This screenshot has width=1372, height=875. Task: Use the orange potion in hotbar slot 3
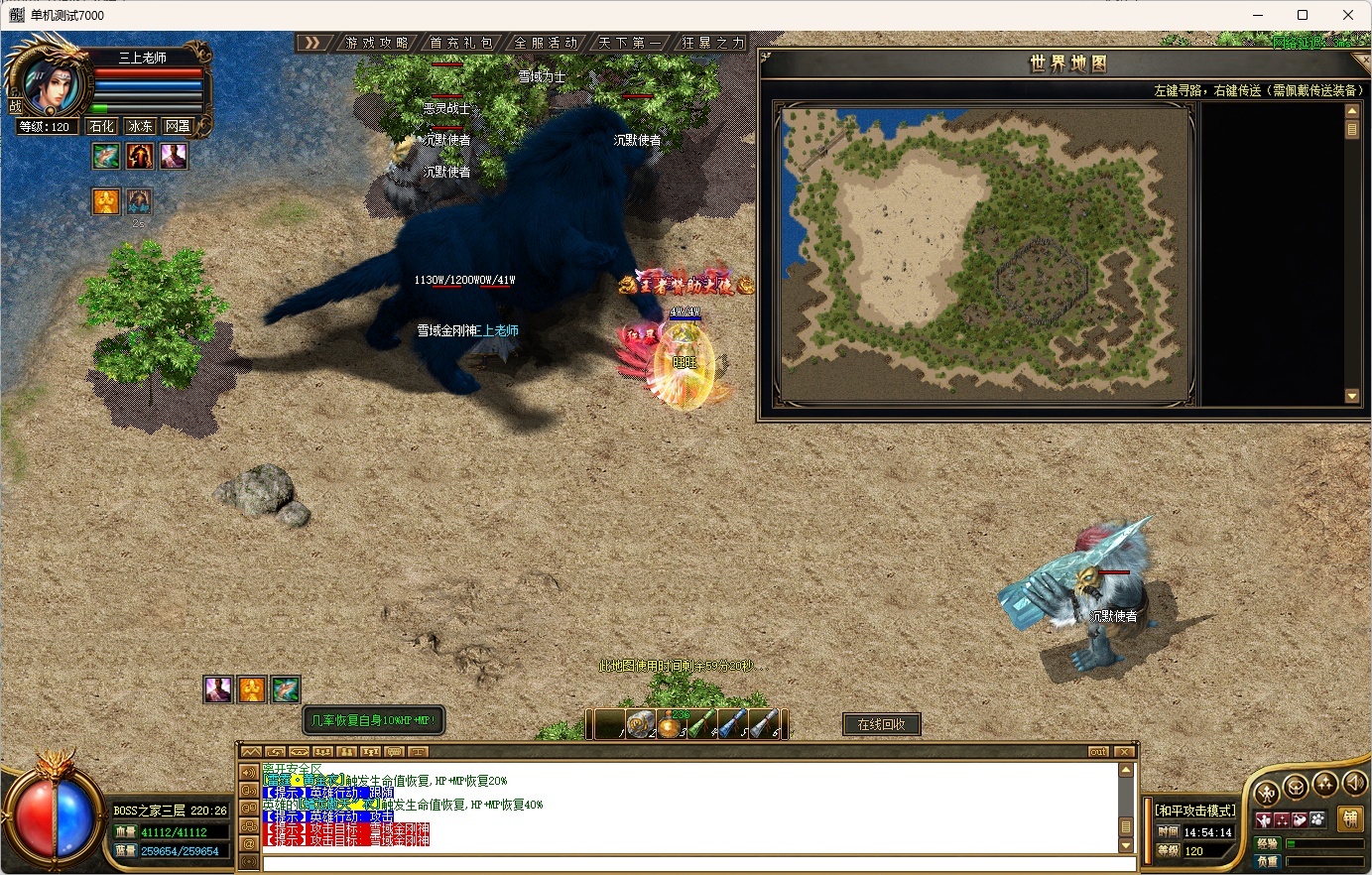pos(671,725)
